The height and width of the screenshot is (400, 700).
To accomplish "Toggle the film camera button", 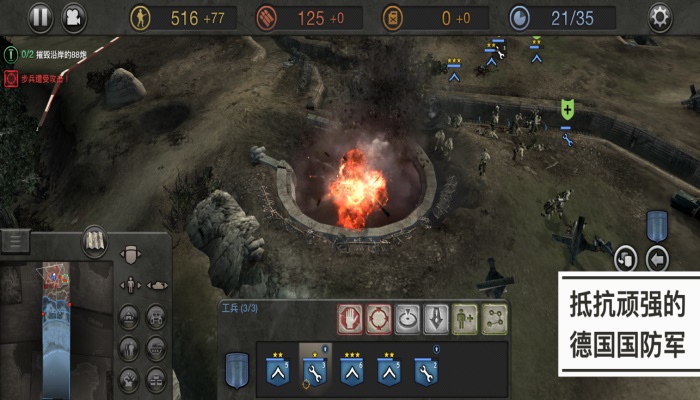I will [x=73, y=16].
